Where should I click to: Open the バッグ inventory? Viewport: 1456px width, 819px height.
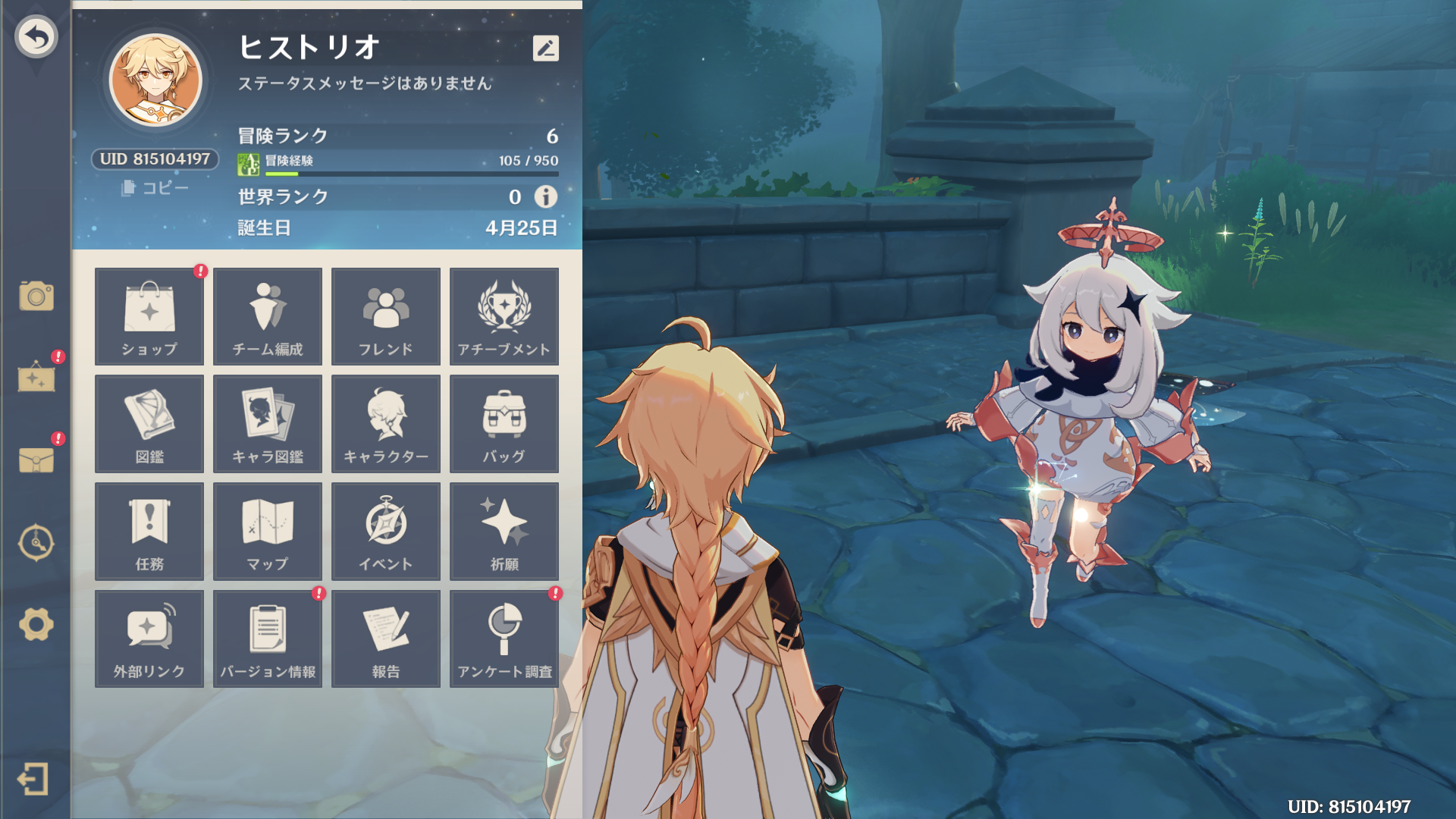coord(504,424)
